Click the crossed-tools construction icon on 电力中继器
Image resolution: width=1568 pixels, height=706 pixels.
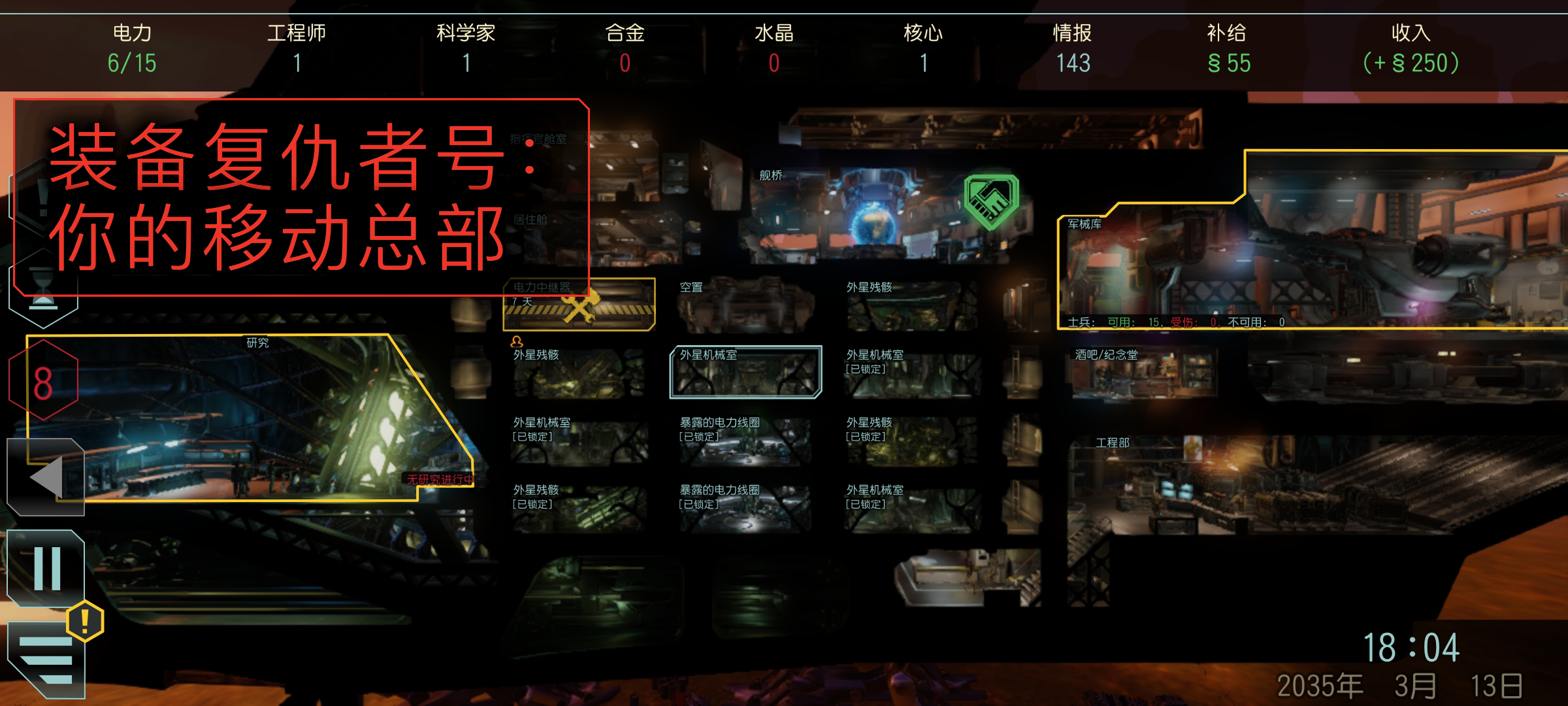[578, 306]
